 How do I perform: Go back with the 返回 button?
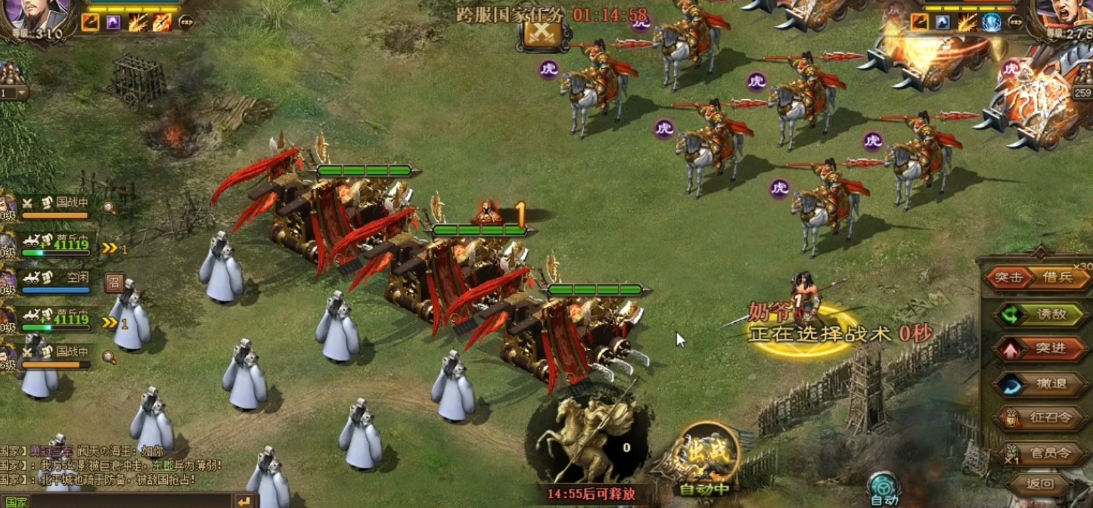point(1040,484)
